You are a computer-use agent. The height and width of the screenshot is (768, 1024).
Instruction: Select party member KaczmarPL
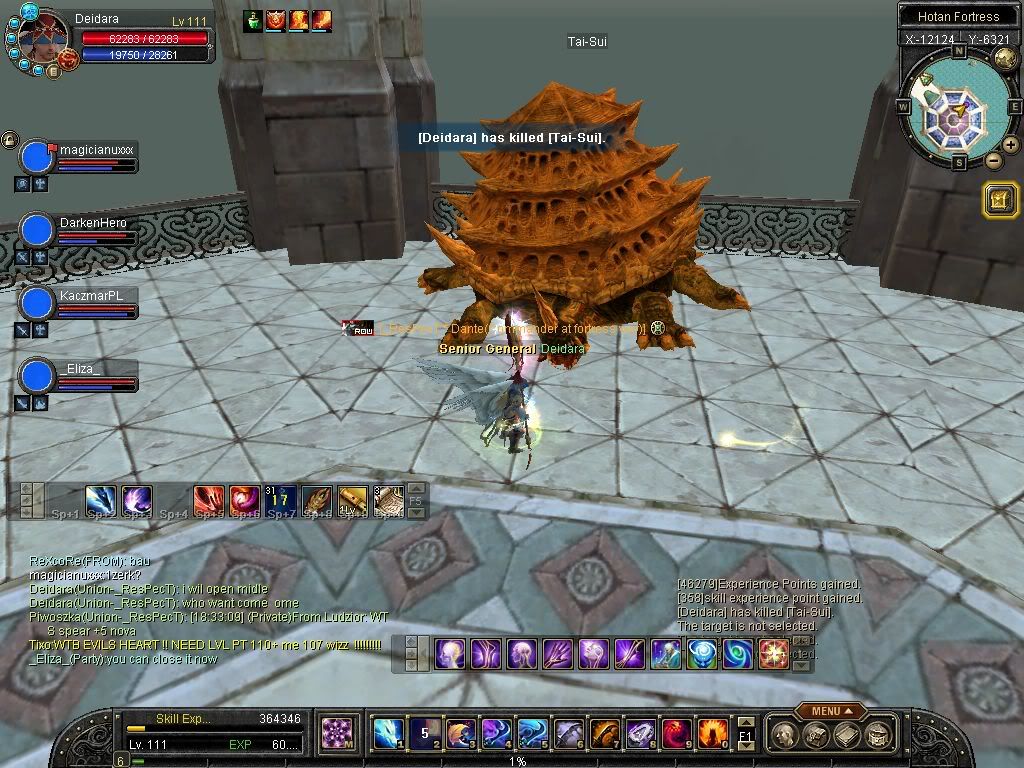click(37, 303)
